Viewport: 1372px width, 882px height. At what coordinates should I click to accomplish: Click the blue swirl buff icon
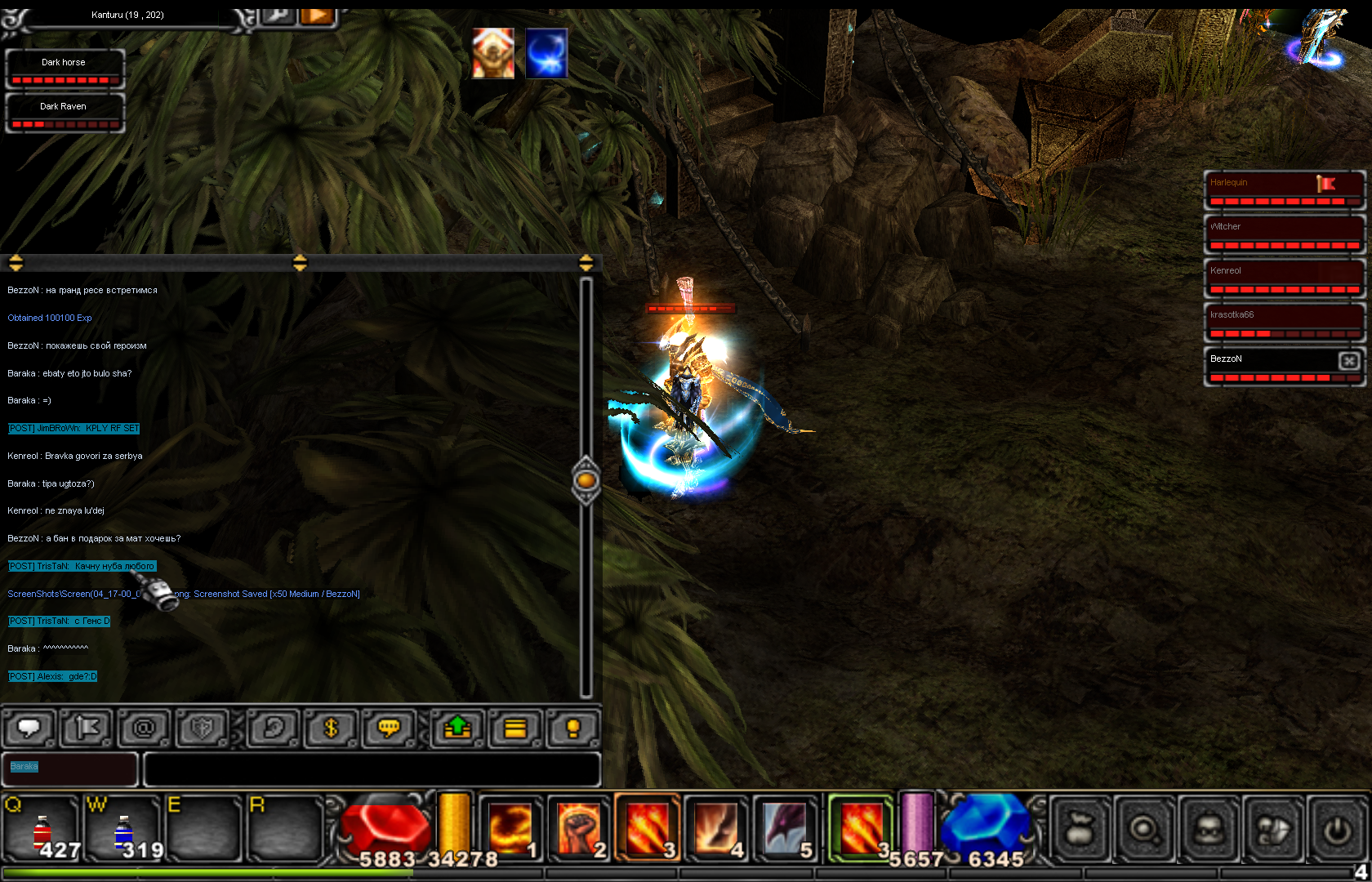click(x=546, y=54)
